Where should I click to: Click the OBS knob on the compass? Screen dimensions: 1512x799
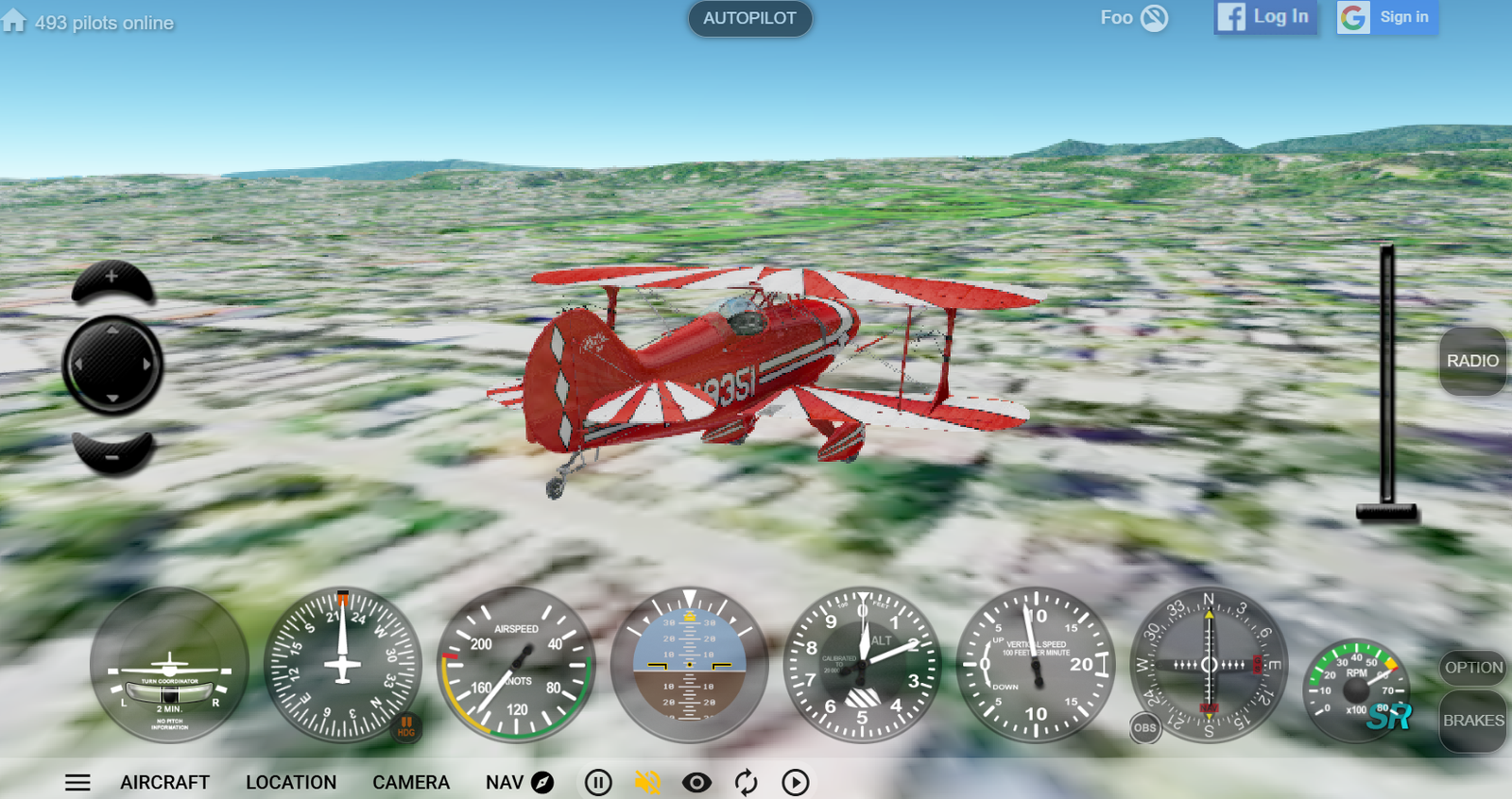point(1144,727)
